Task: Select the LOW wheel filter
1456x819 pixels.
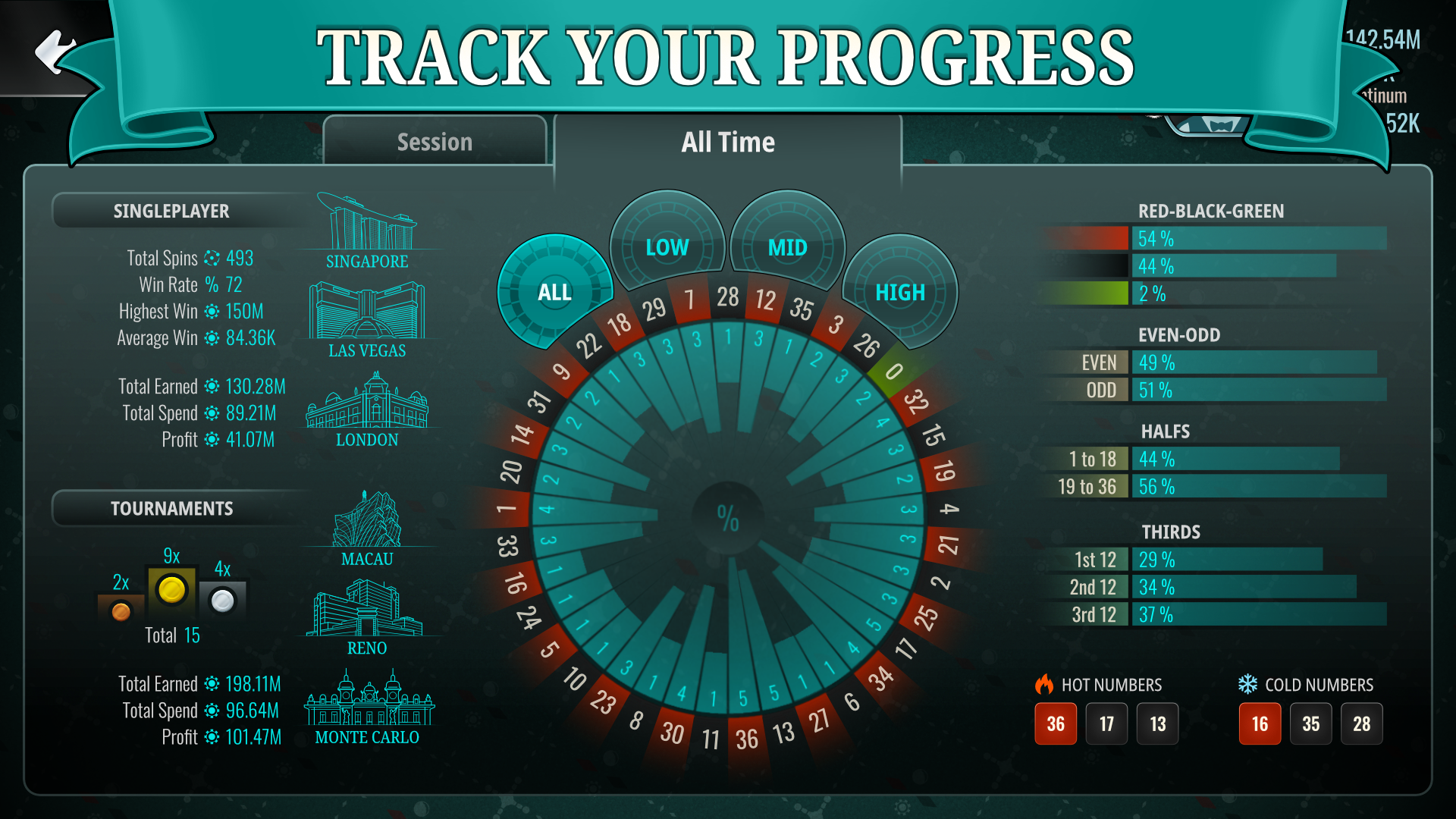Action: [x=667, y=247]
